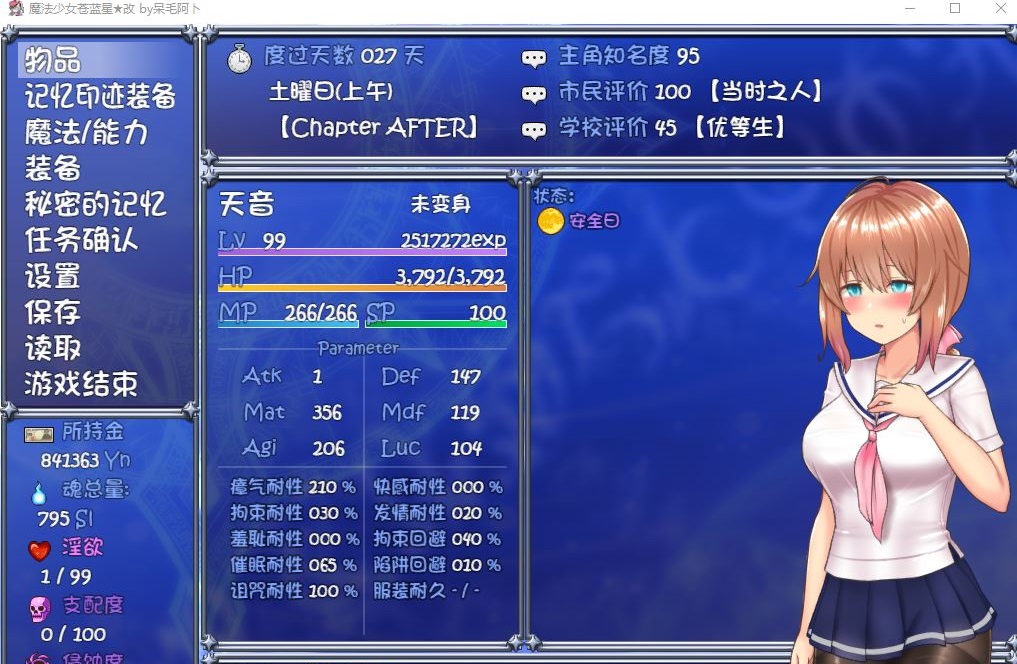The height and width of the screenshot is (664, 1017).
Task: Close the game window
Action: click(1000, 9)
